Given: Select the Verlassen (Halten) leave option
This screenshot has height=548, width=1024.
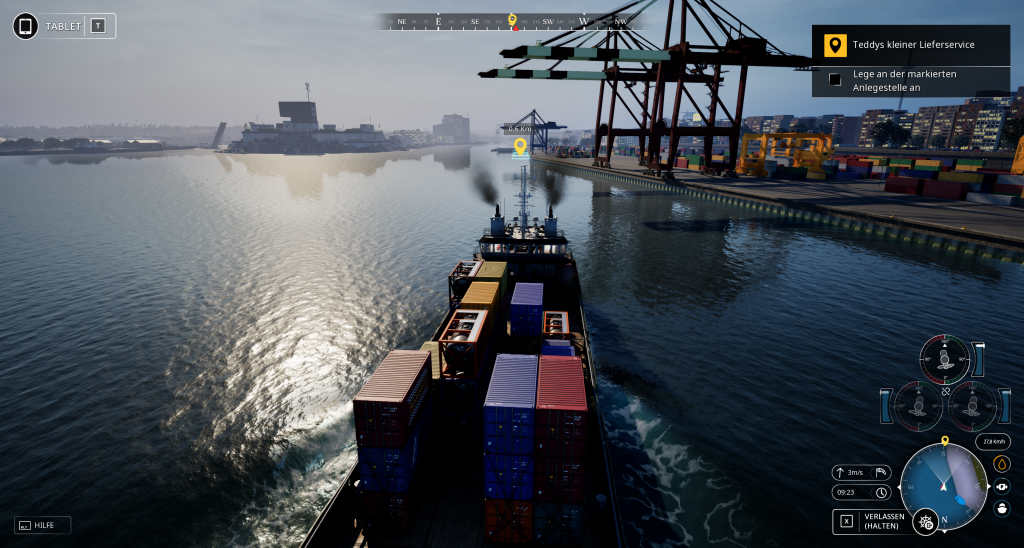Looking at the screenshot, I should [873, 521].
